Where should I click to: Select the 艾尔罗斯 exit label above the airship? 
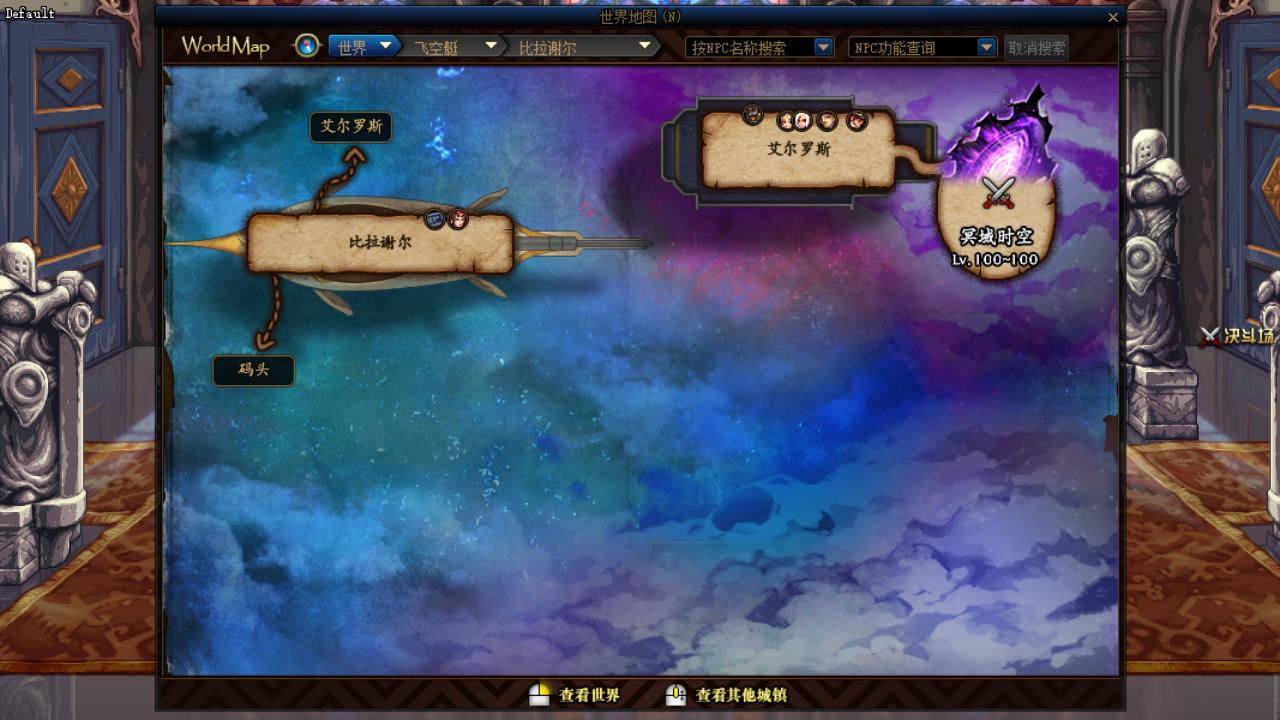tap(350, 127)
